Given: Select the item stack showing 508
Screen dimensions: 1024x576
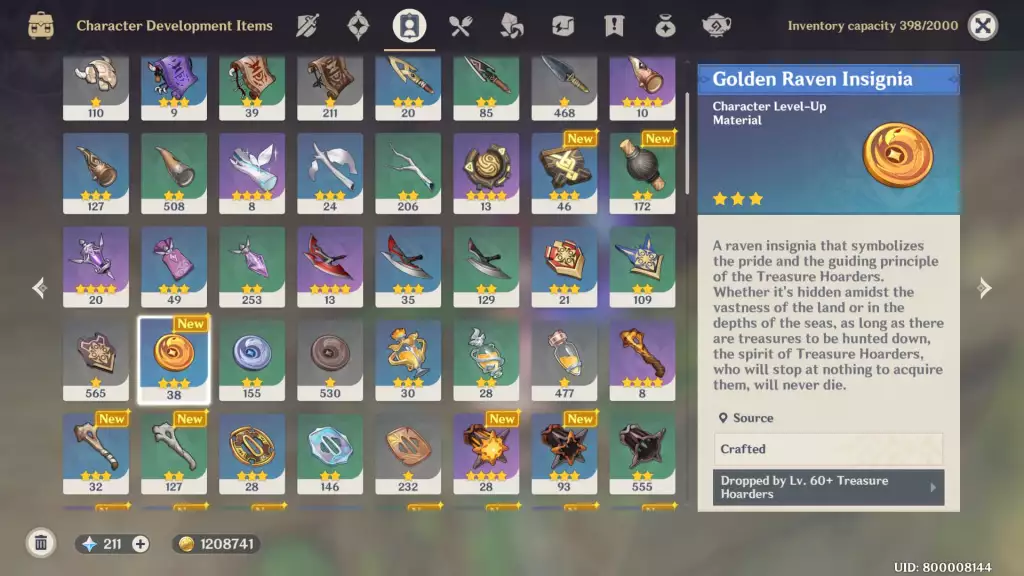Looking at the screenshot, I should click(x=174, y=173).
